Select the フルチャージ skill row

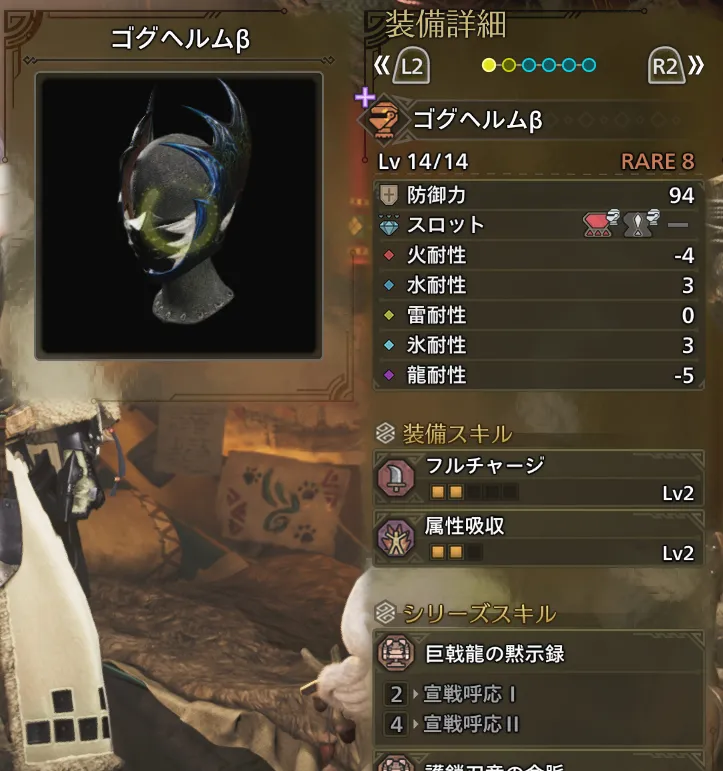point(537,477)
